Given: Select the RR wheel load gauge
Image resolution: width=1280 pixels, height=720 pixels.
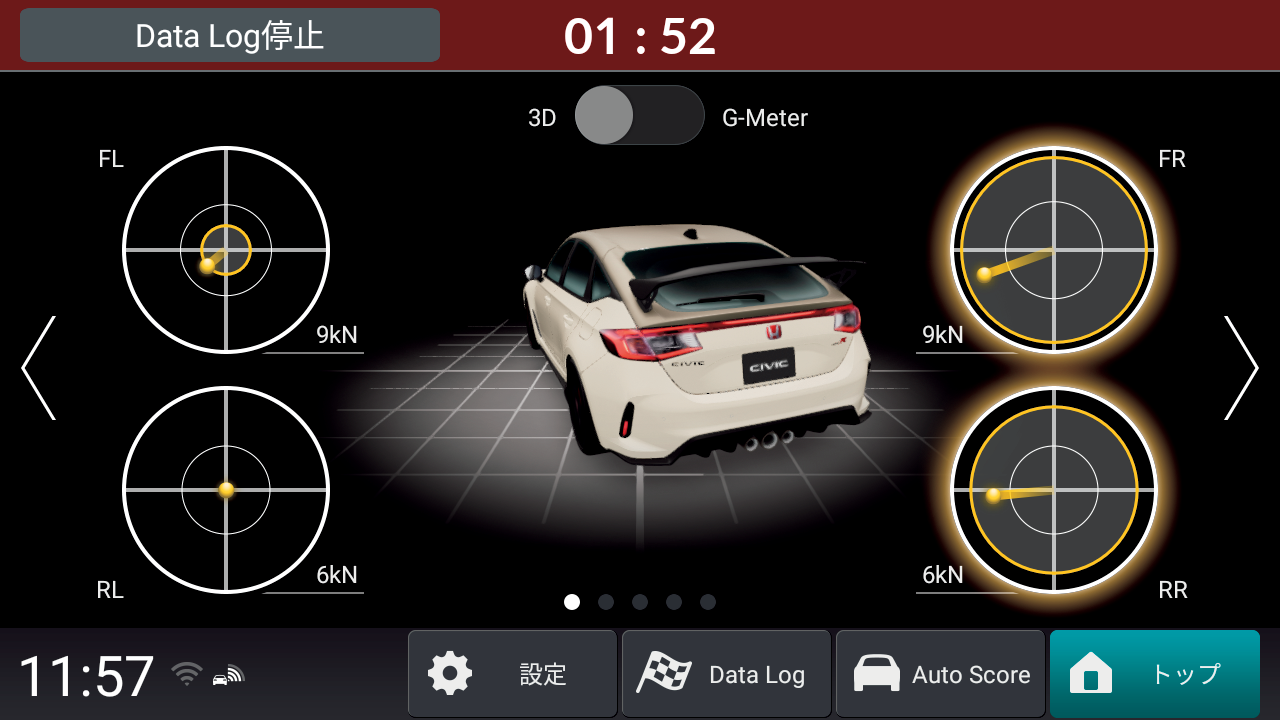Looking at the screenshot, I should [1054, 490].
